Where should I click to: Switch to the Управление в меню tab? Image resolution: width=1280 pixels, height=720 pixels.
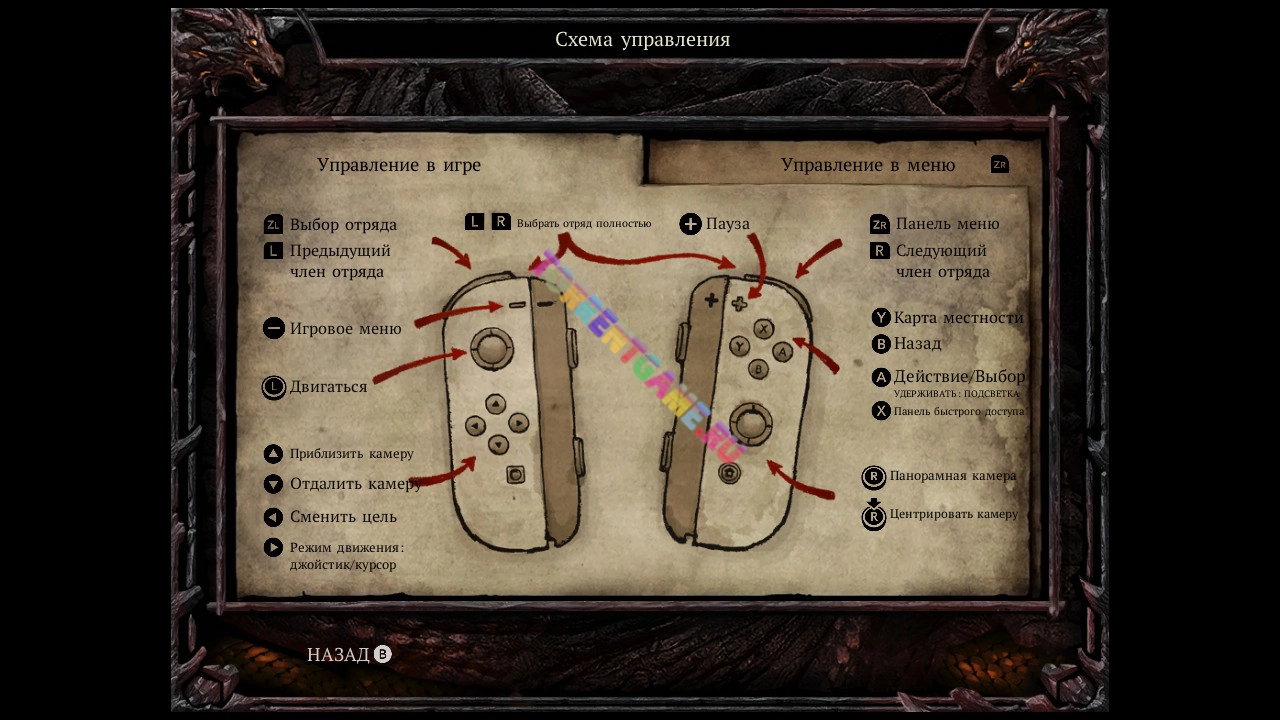868,164
